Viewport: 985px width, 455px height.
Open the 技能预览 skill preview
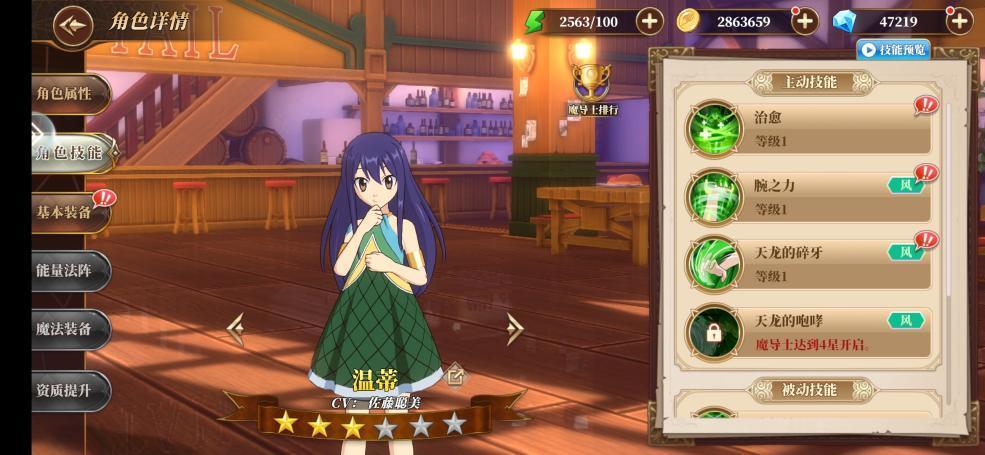(x=893, y=49)
